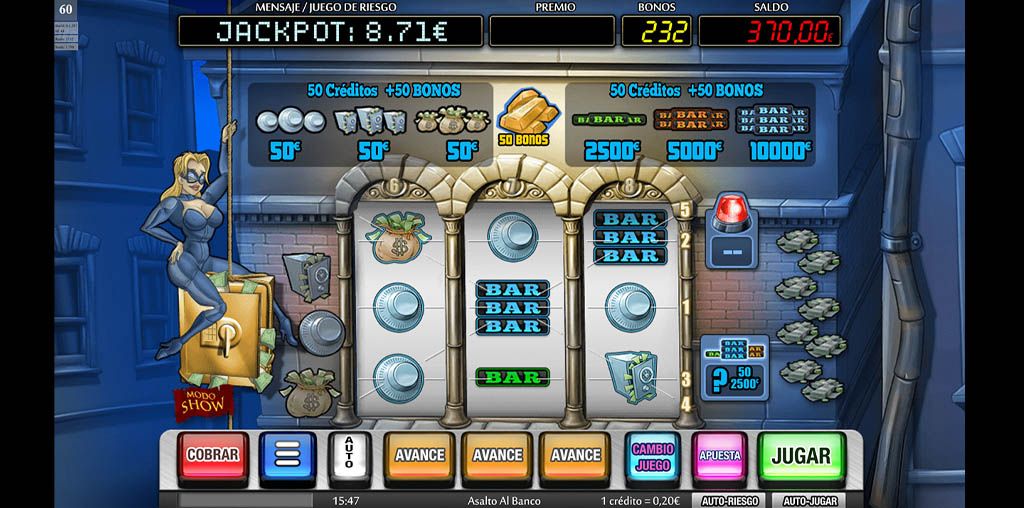The image size is (1024, 508).
Task: Collect winnings with the COBRAR button
Action: 213,456
